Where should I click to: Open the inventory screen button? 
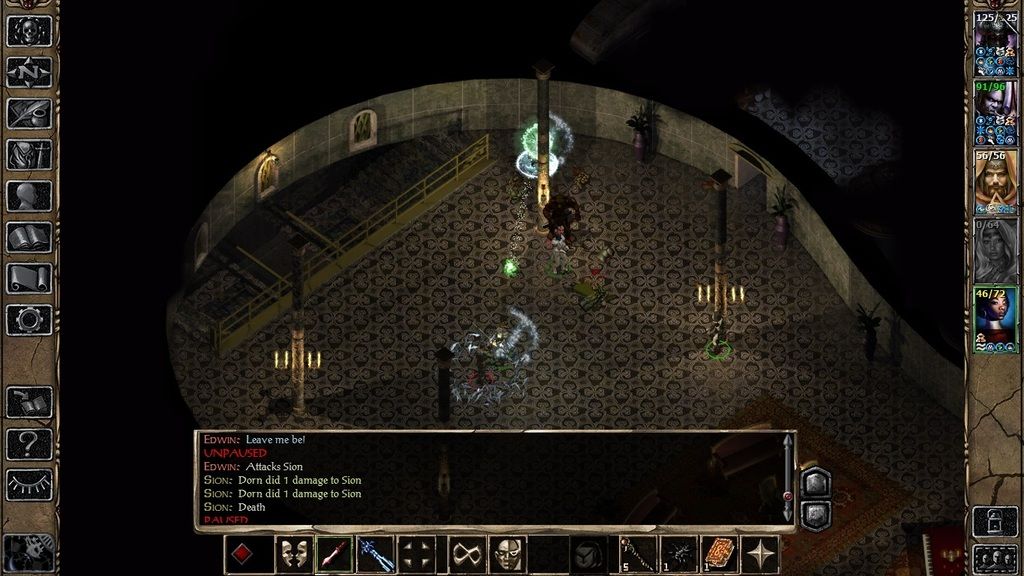pyautogui.click(x=29, y=155)
